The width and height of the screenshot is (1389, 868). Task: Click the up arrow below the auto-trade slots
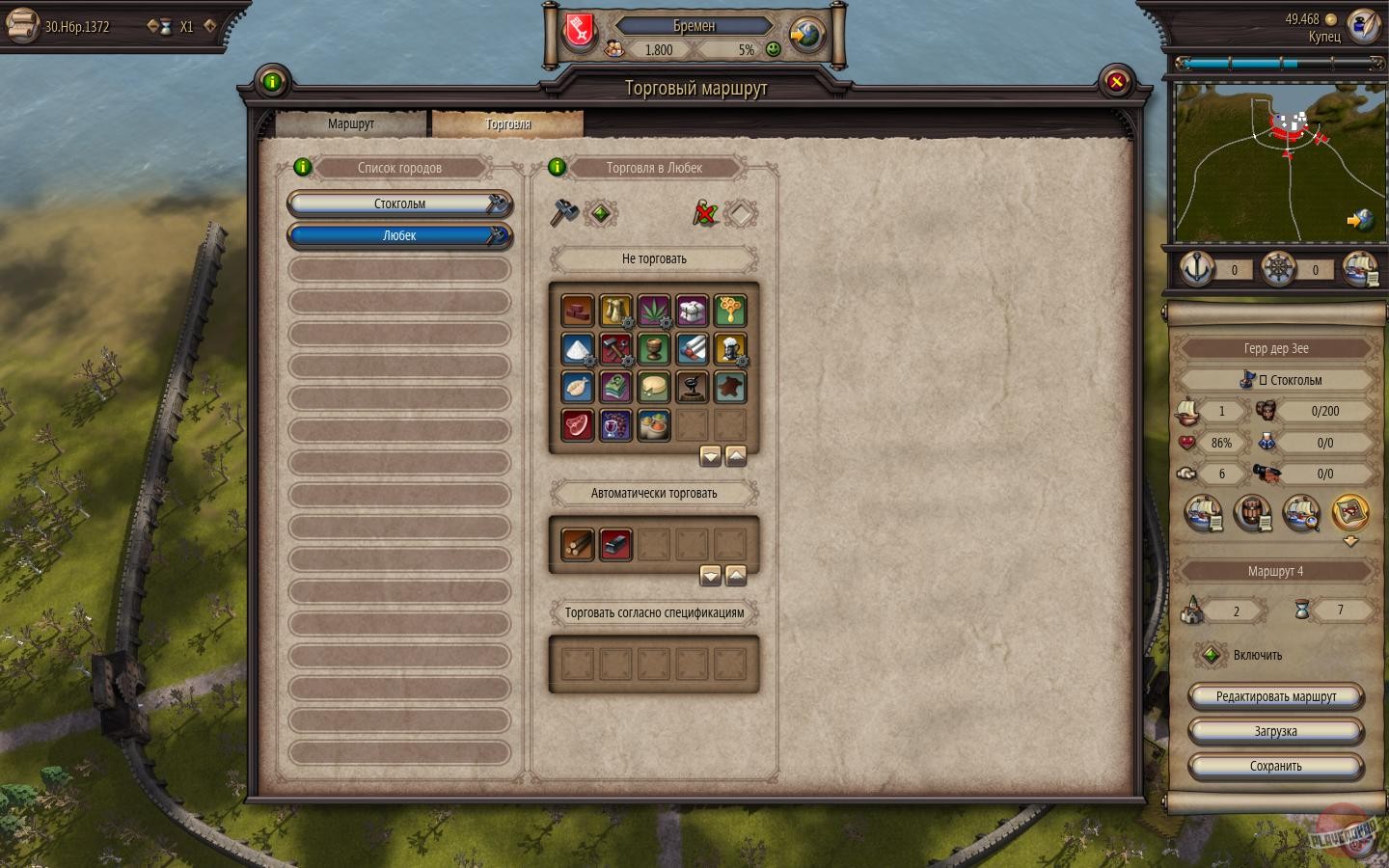tap(736, 575)
